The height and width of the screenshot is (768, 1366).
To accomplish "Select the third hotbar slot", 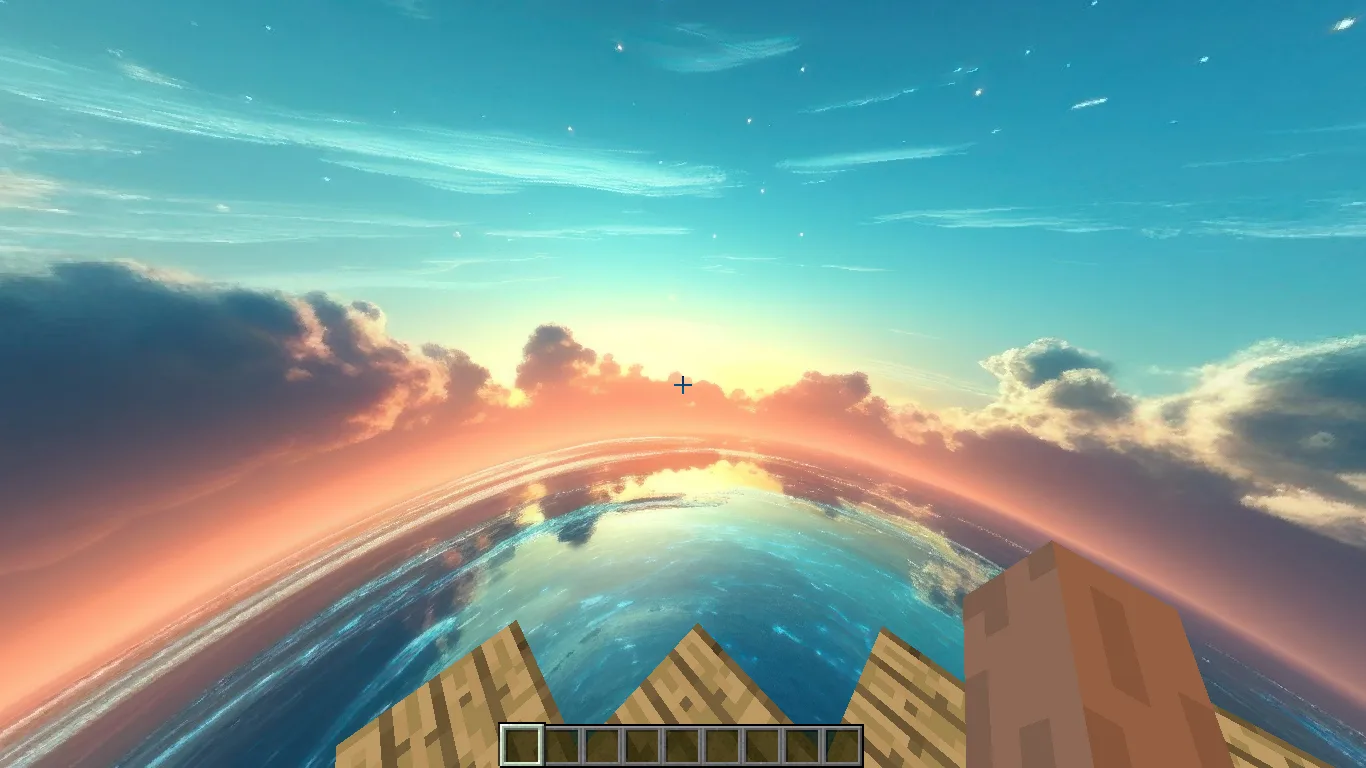I will click(x=602, y=745).
